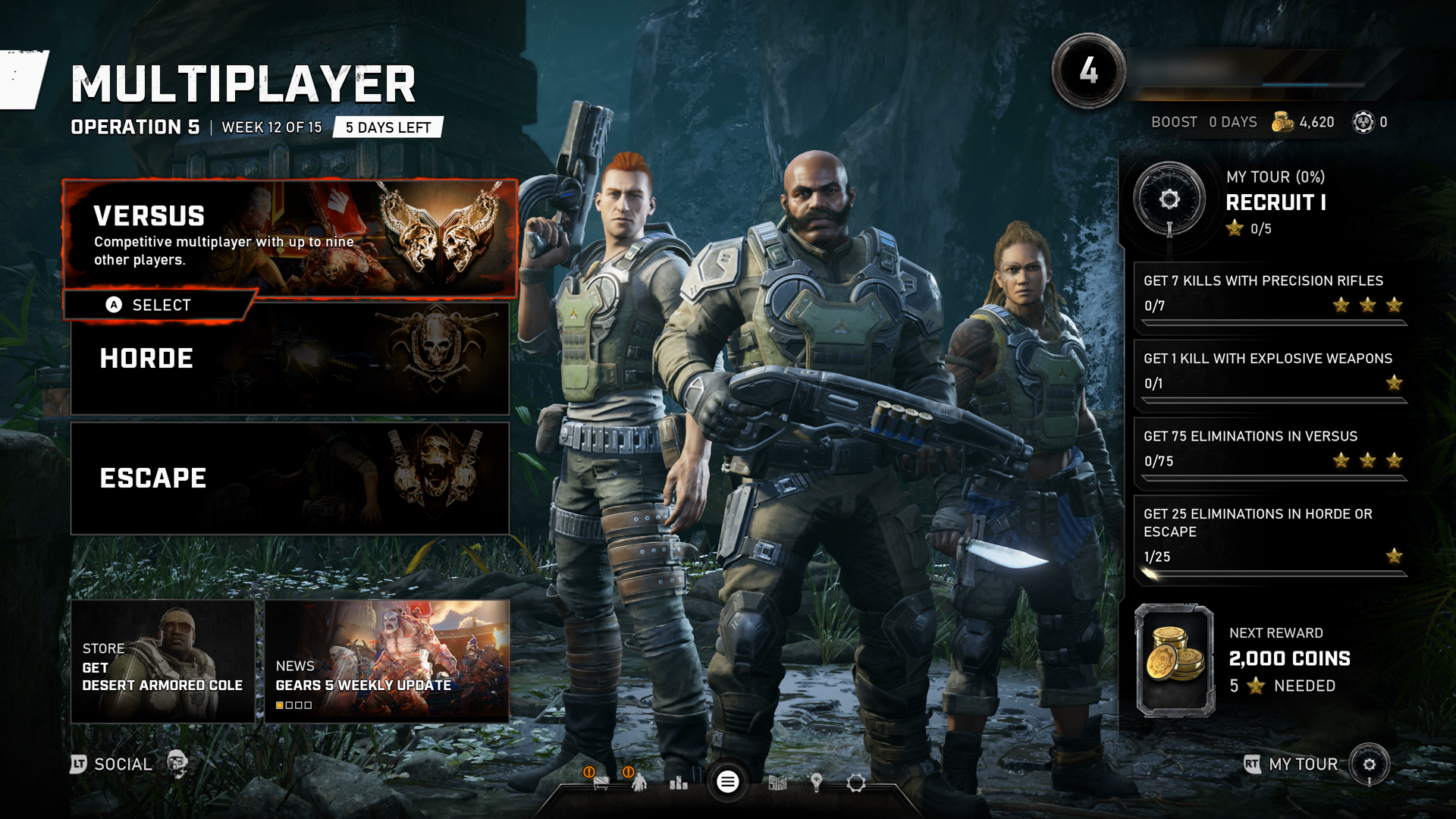Open the newspaper news icon

coord(777,783)
